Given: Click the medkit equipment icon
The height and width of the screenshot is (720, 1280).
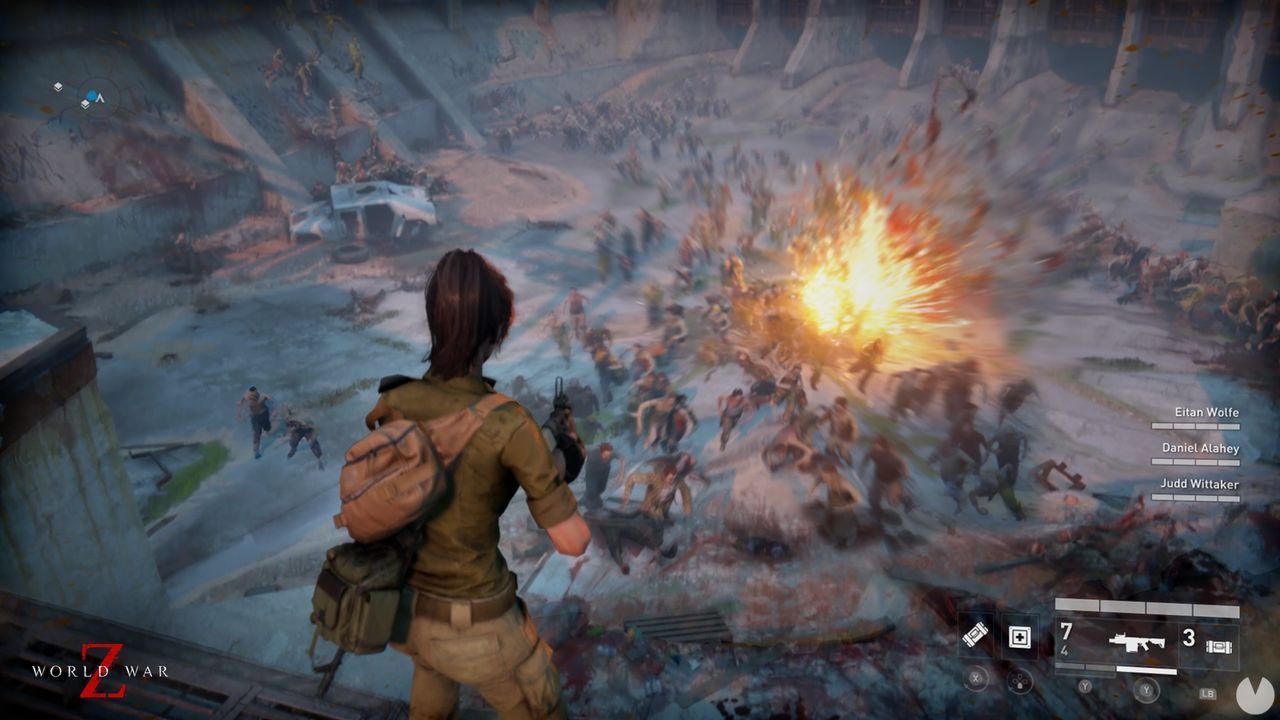Looking at the screenshot, I should [x=1018, y=637].
